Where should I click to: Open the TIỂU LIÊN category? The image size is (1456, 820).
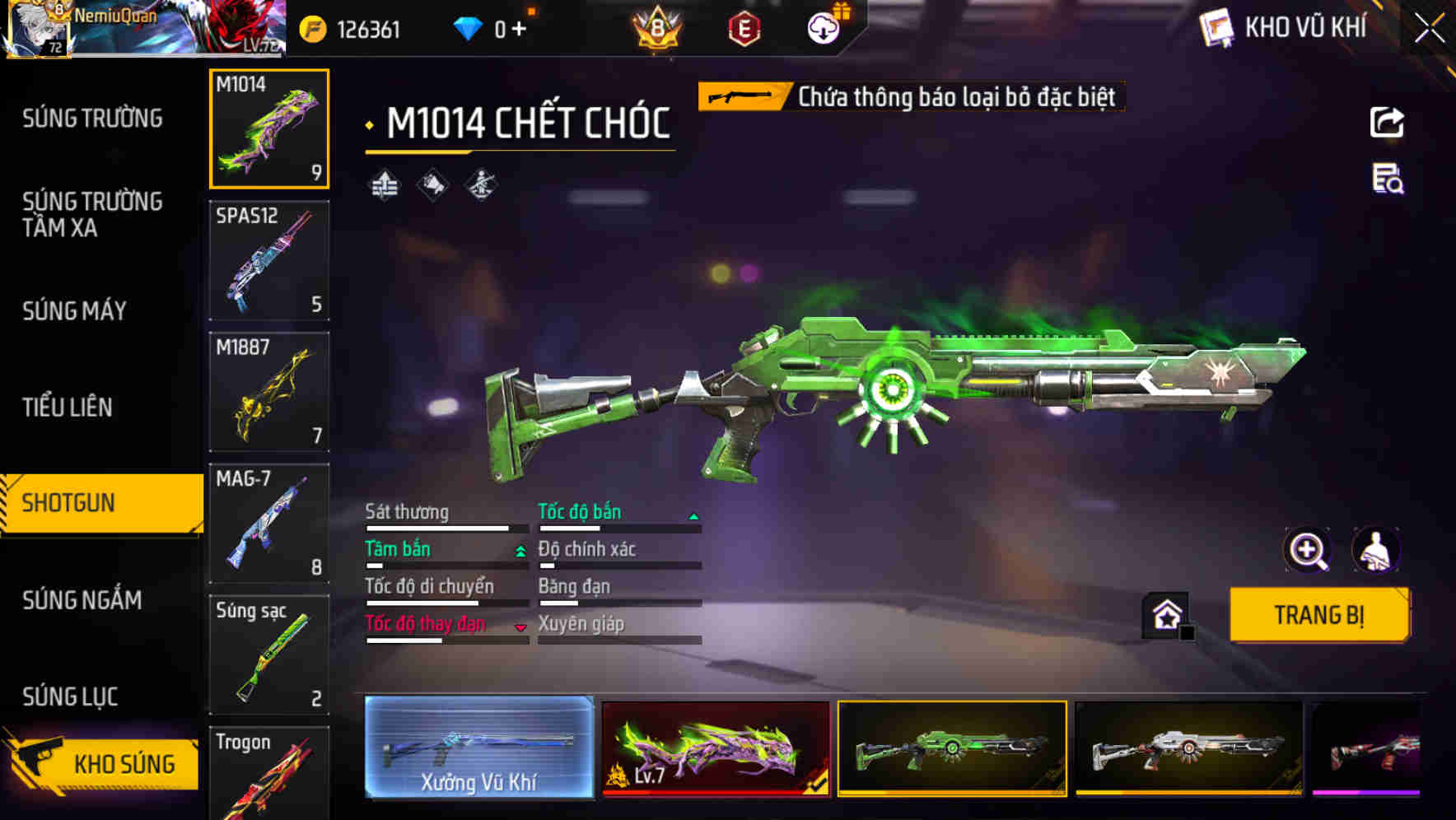68,407
